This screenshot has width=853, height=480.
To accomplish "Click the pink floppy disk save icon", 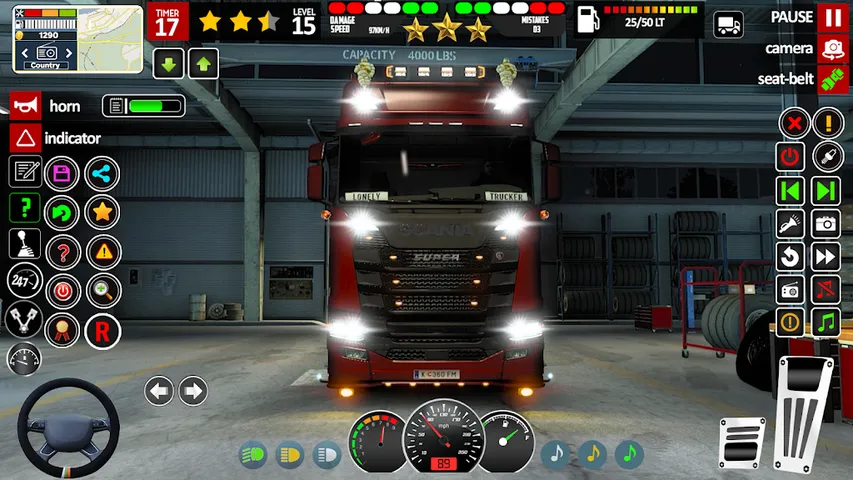I will (62, 173).
